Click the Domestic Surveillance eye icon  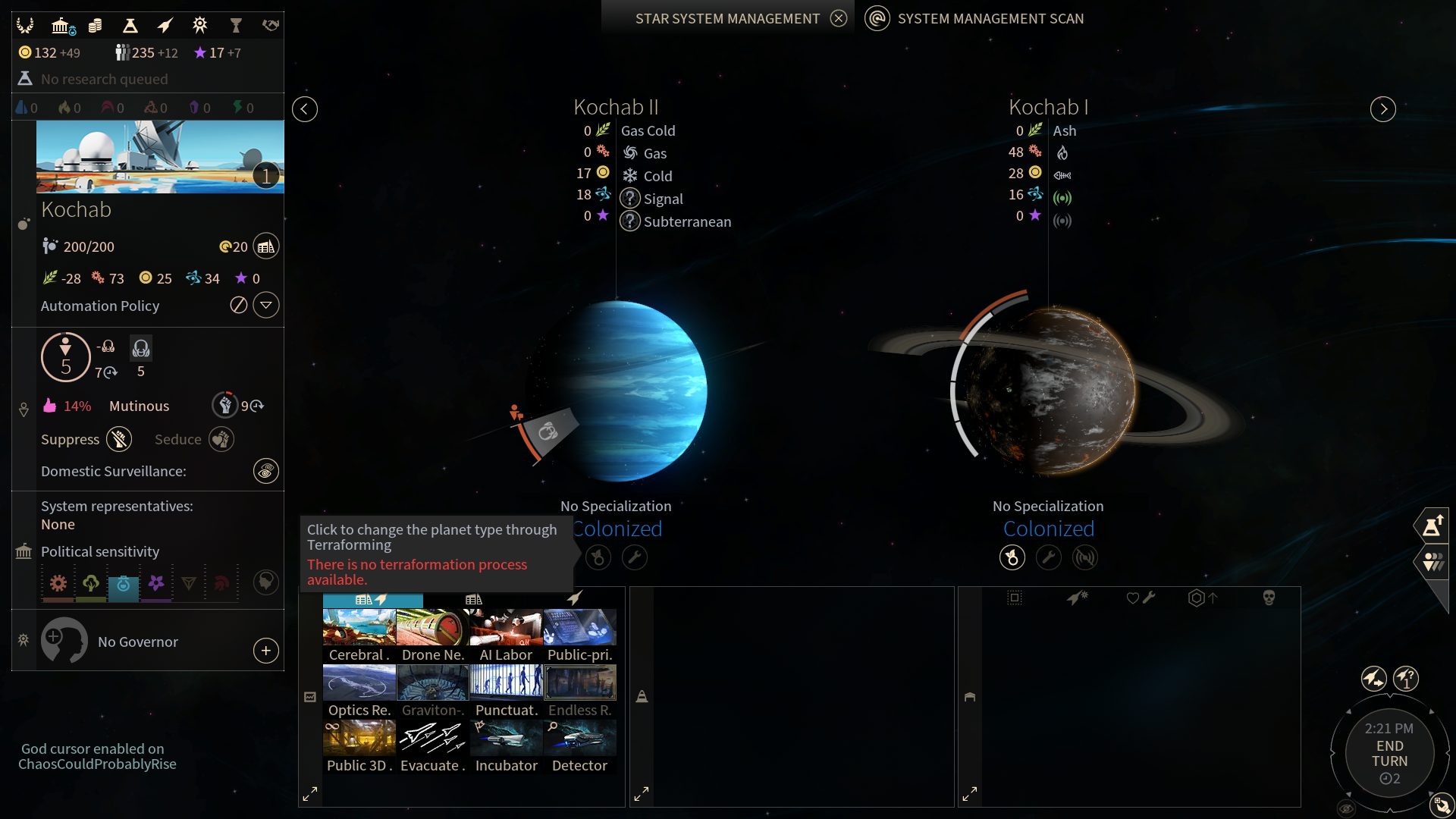point(265,471)
